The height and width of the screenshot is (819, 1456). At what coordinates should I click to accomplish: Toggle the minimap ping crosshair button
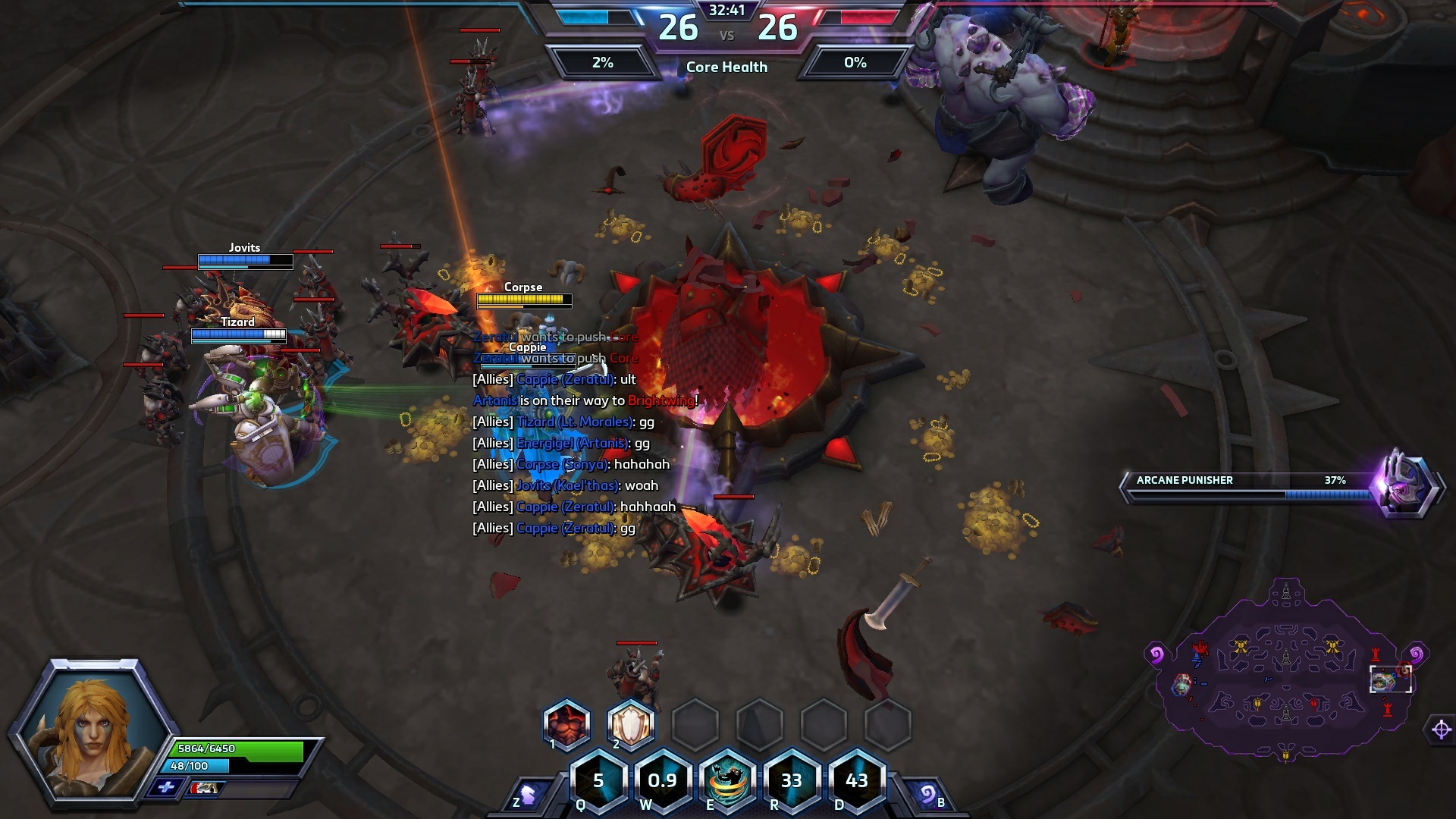[1441, 730]
